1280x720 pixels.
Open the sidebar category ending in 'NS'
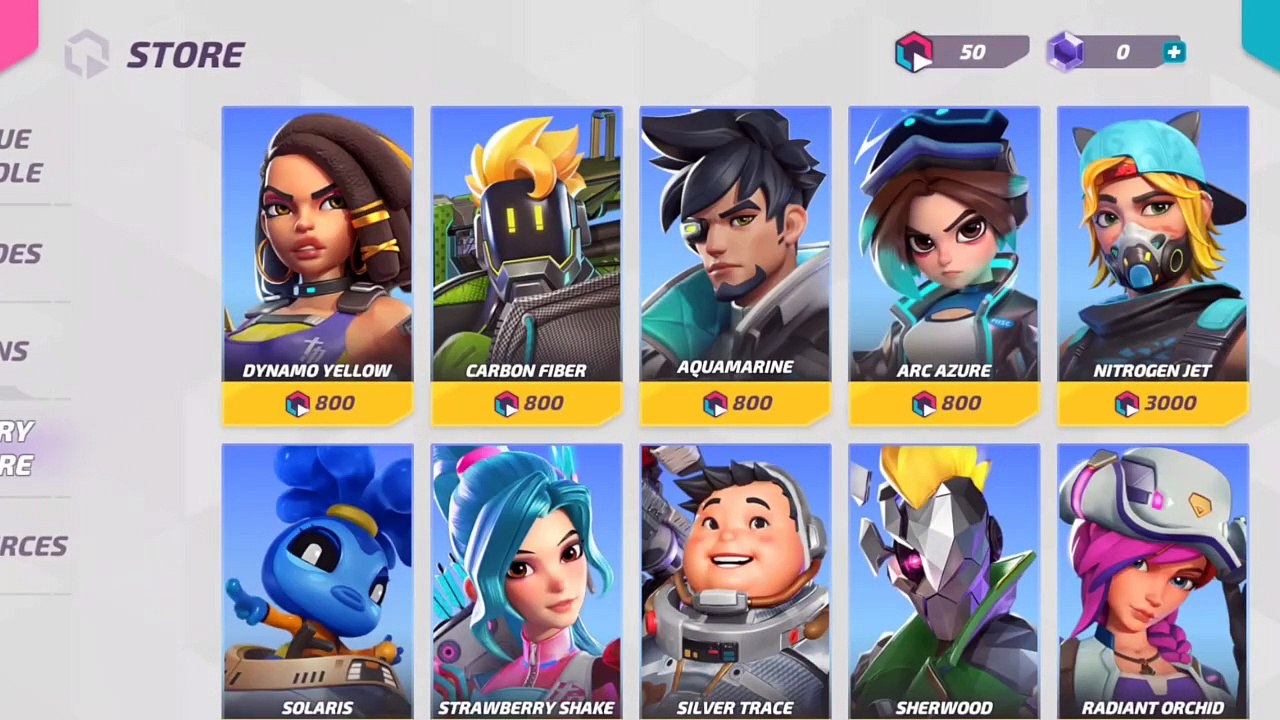point(15,351)
